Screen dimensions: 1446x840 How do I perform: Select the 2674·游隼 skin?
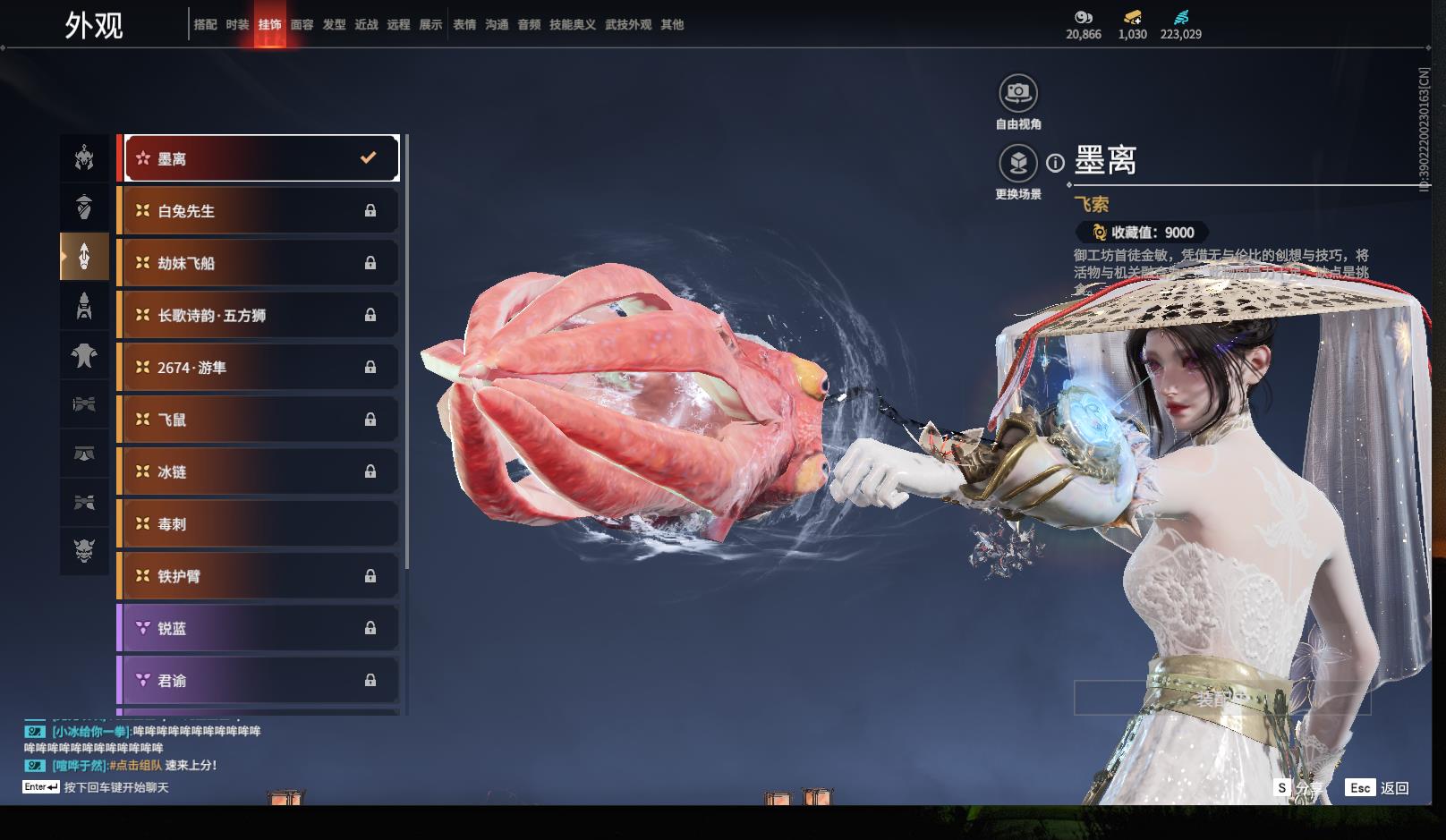(259, 368)
